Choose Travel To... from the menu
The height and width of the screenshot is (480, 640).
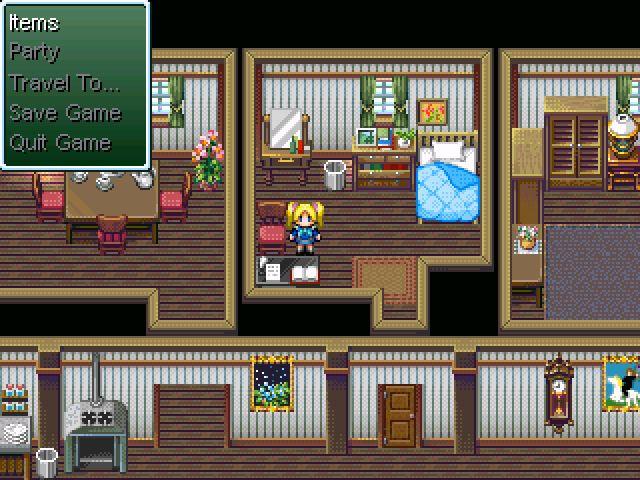coord(64,82)
